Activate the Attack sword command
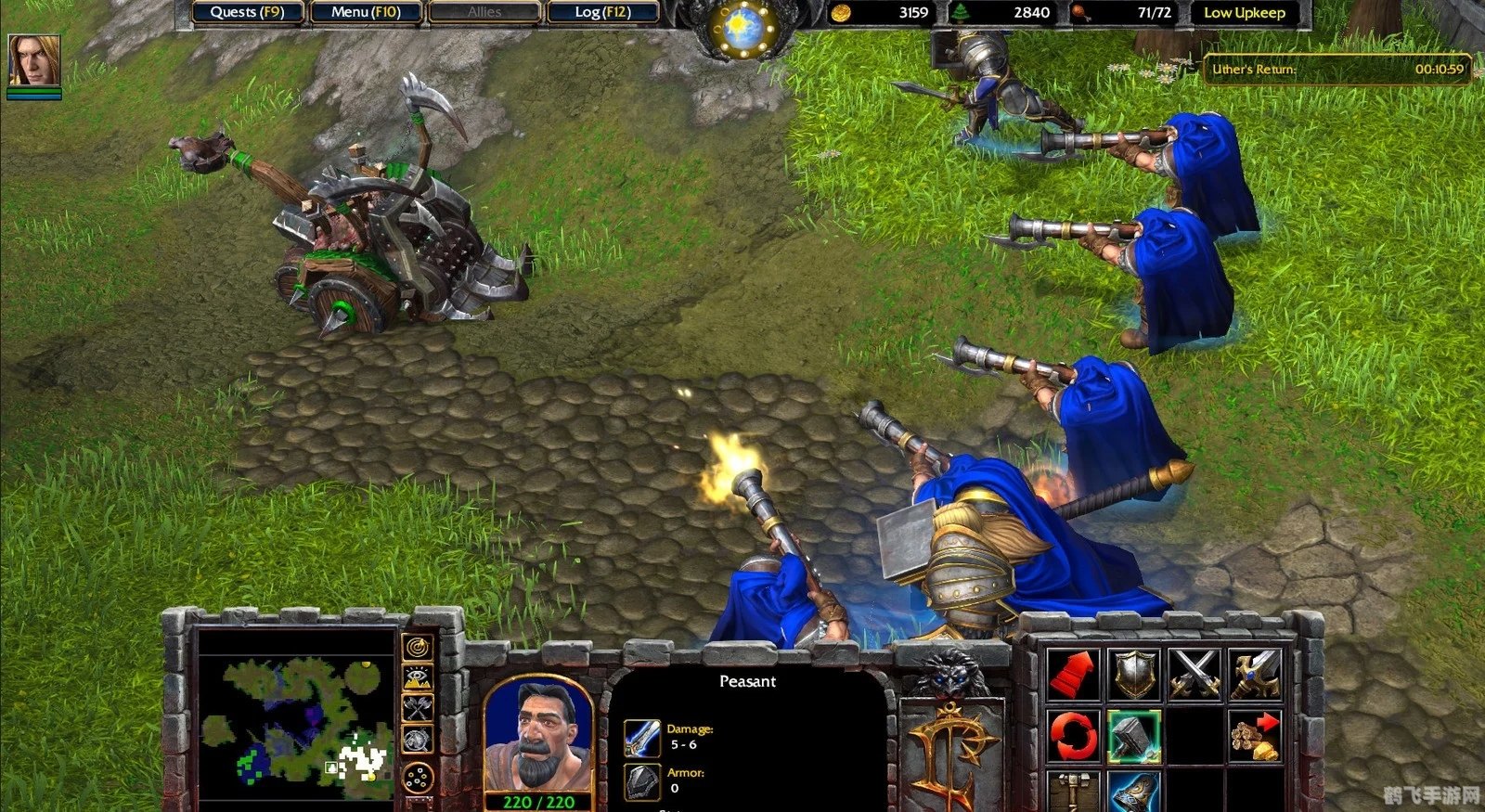Viewport: 1485px width, 812px height. [1255, 674]
